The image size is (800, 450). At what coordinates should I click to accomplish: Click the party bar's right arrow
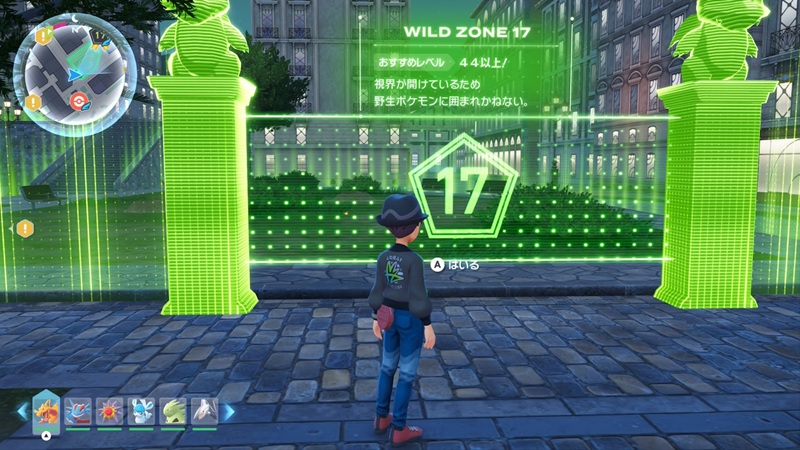(x=229, y=411)
